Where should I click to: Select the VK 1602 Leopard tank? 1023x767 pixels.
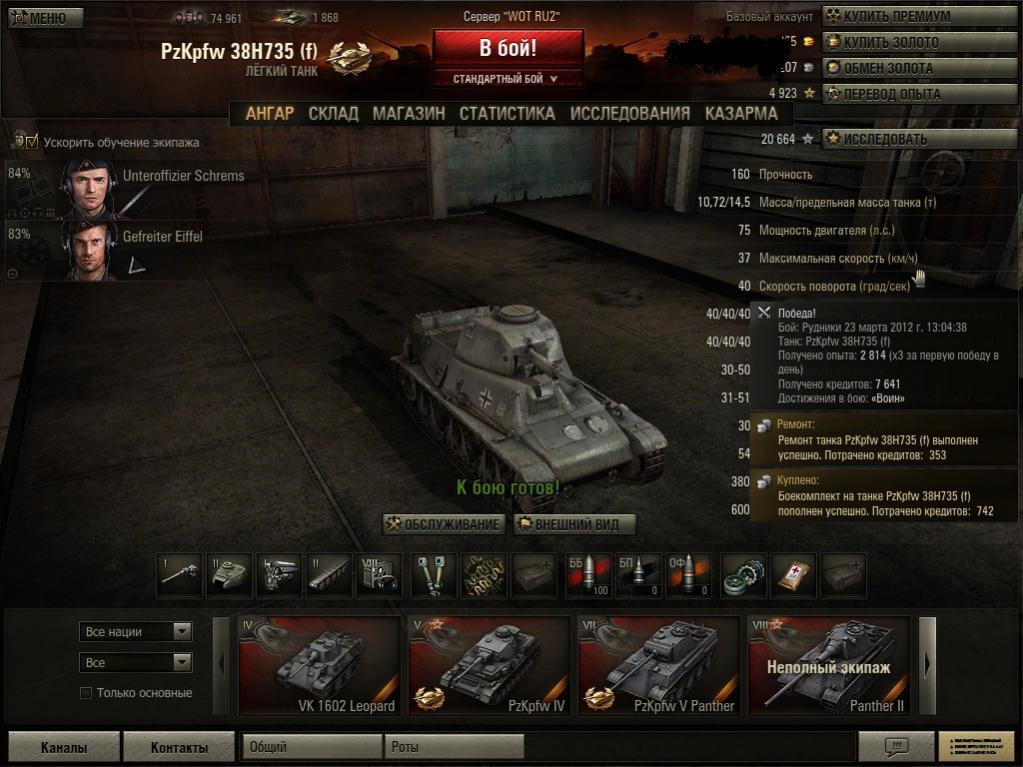320,665
